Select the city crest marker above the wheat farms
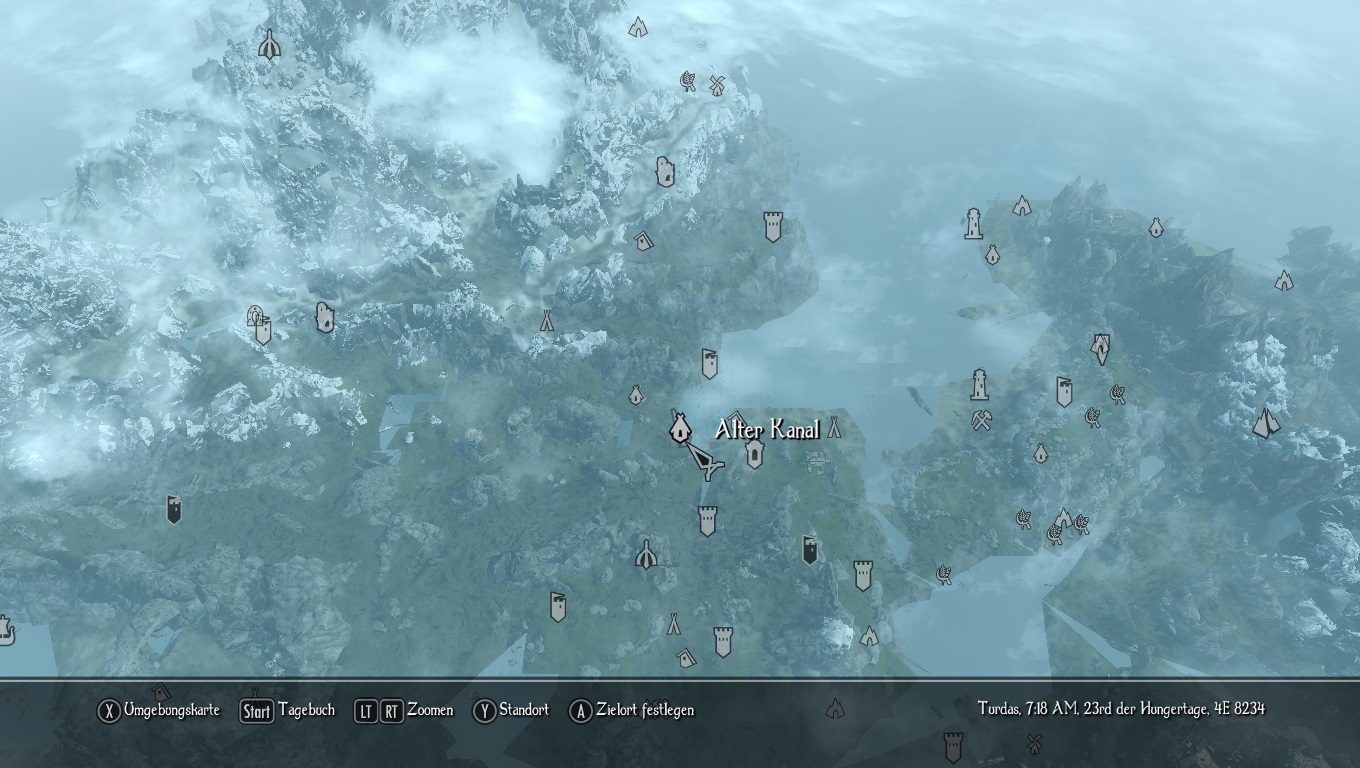The image size is (1360, 768). click(x=1101, y=348)
